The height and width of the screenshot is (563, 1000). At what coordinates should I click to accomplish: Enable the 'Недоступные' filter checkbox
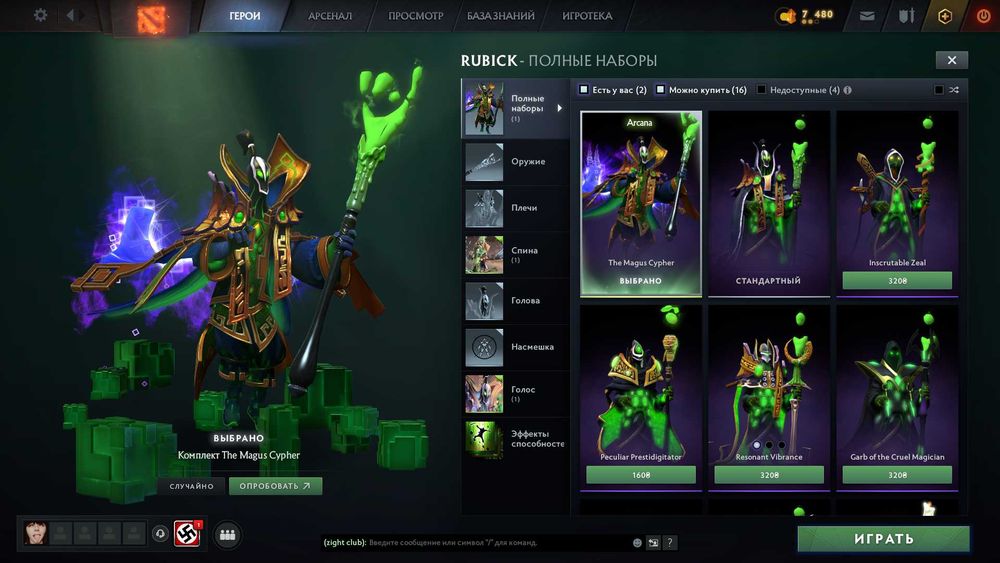coord(762,90)
